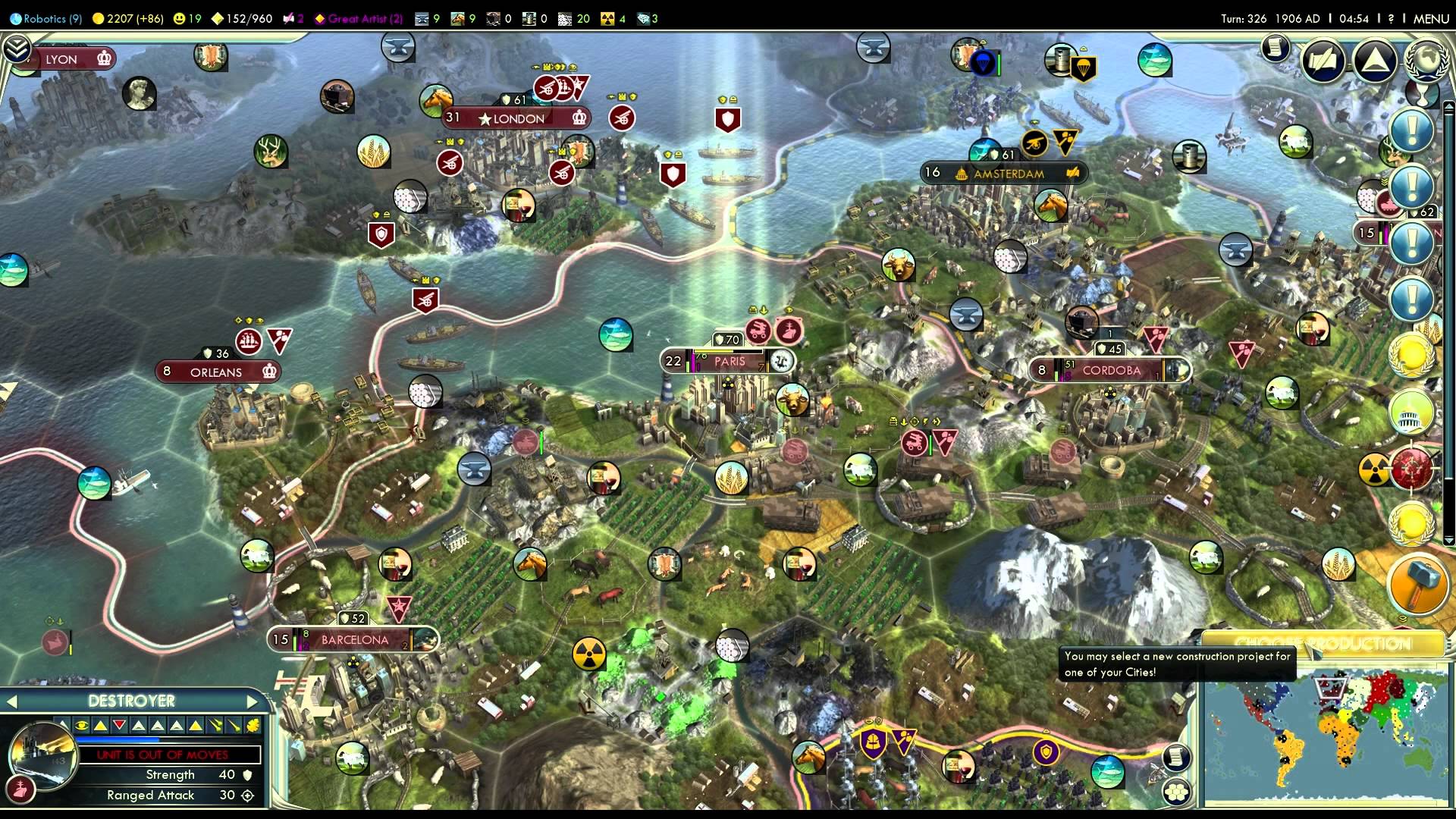Open the hammer production notification
The height and width of the screenshot is (819, 1456).
1417,585
